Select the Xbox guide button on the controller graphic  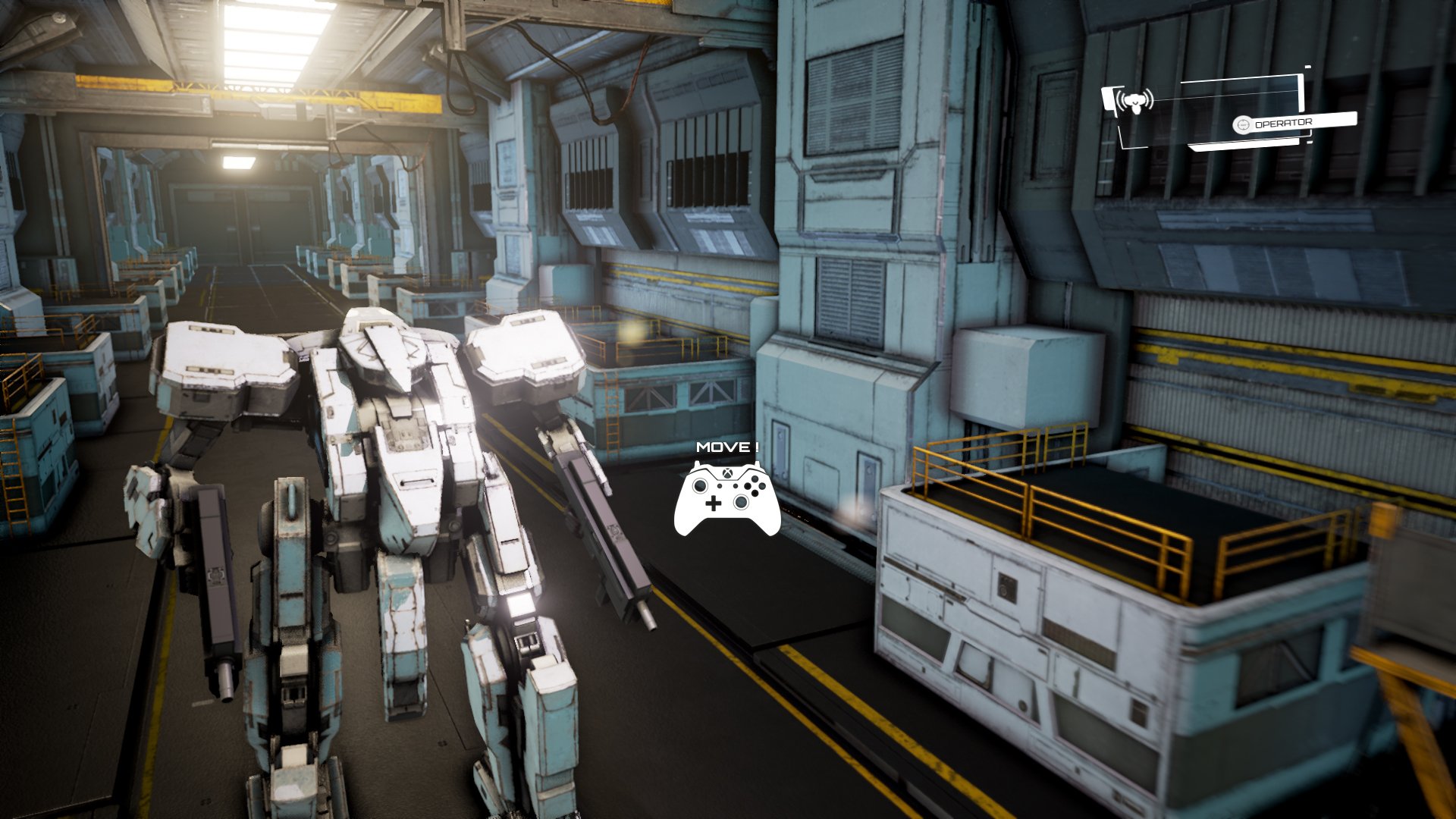728,472
